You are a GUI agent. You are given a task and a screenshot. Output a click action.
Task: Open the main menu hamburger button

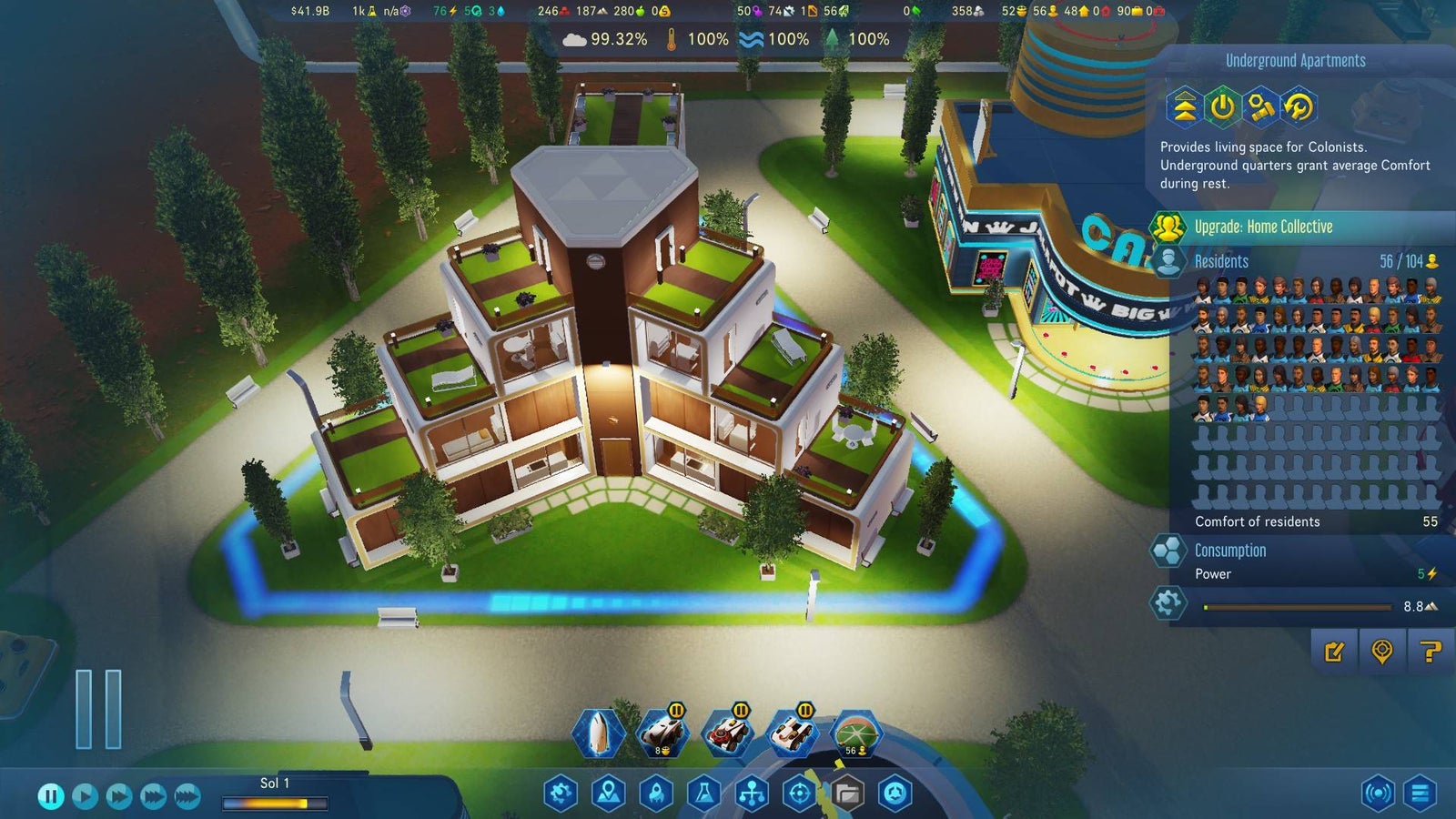coord(1420,794)
